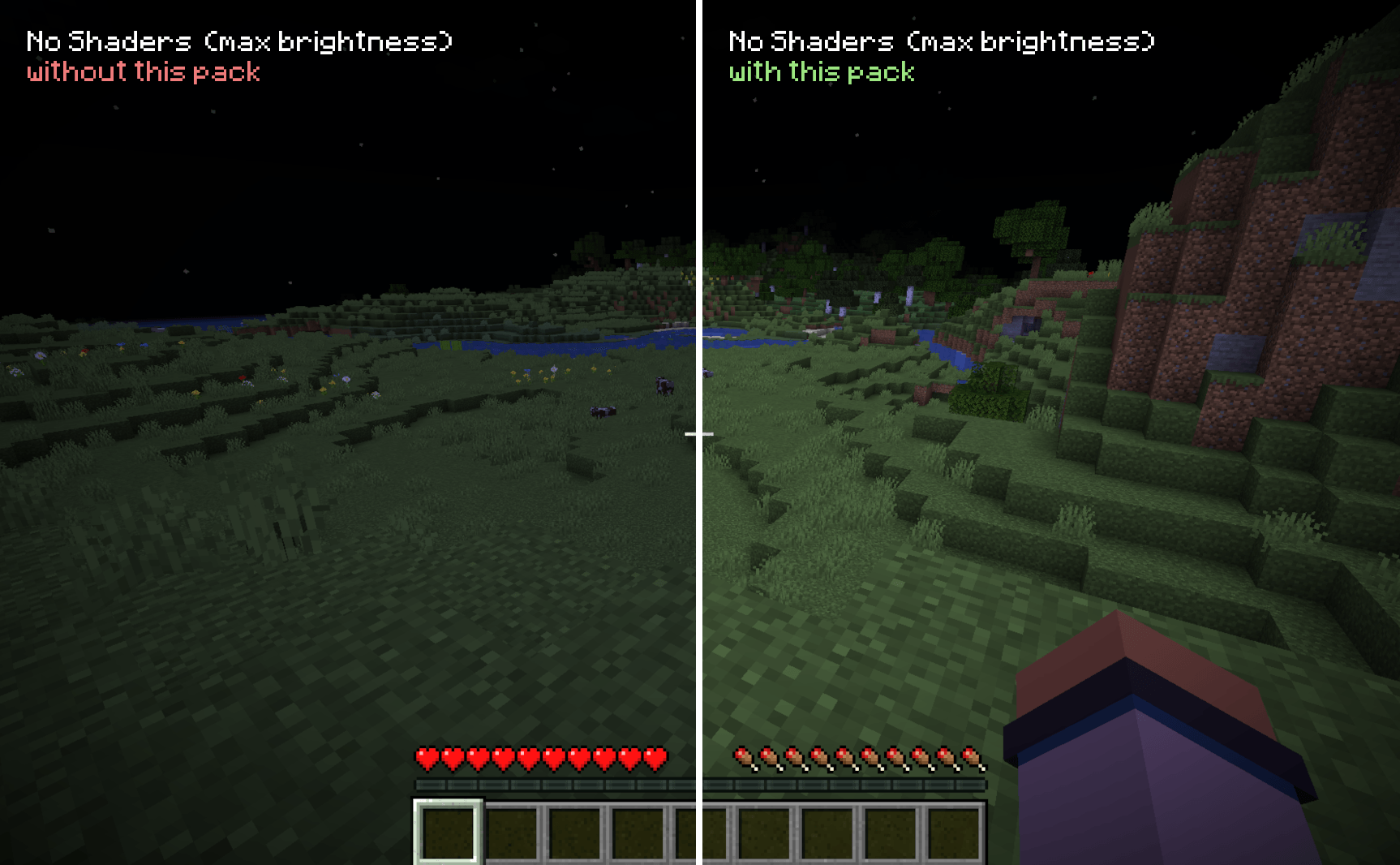
Task: Click the 'without this pack' red label
Action: [143, 72]
